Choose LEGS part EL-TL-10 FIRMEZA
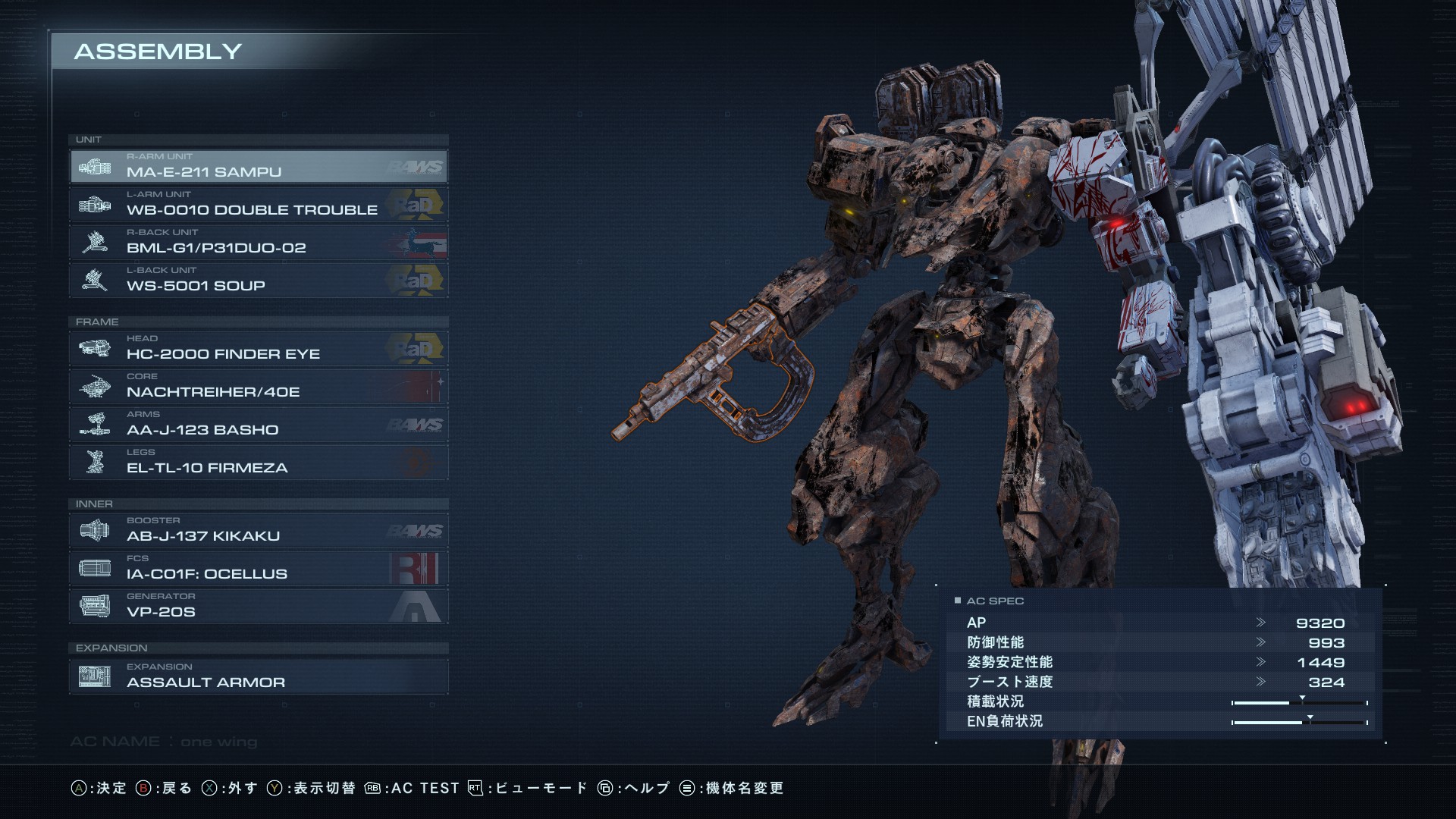 258,463
